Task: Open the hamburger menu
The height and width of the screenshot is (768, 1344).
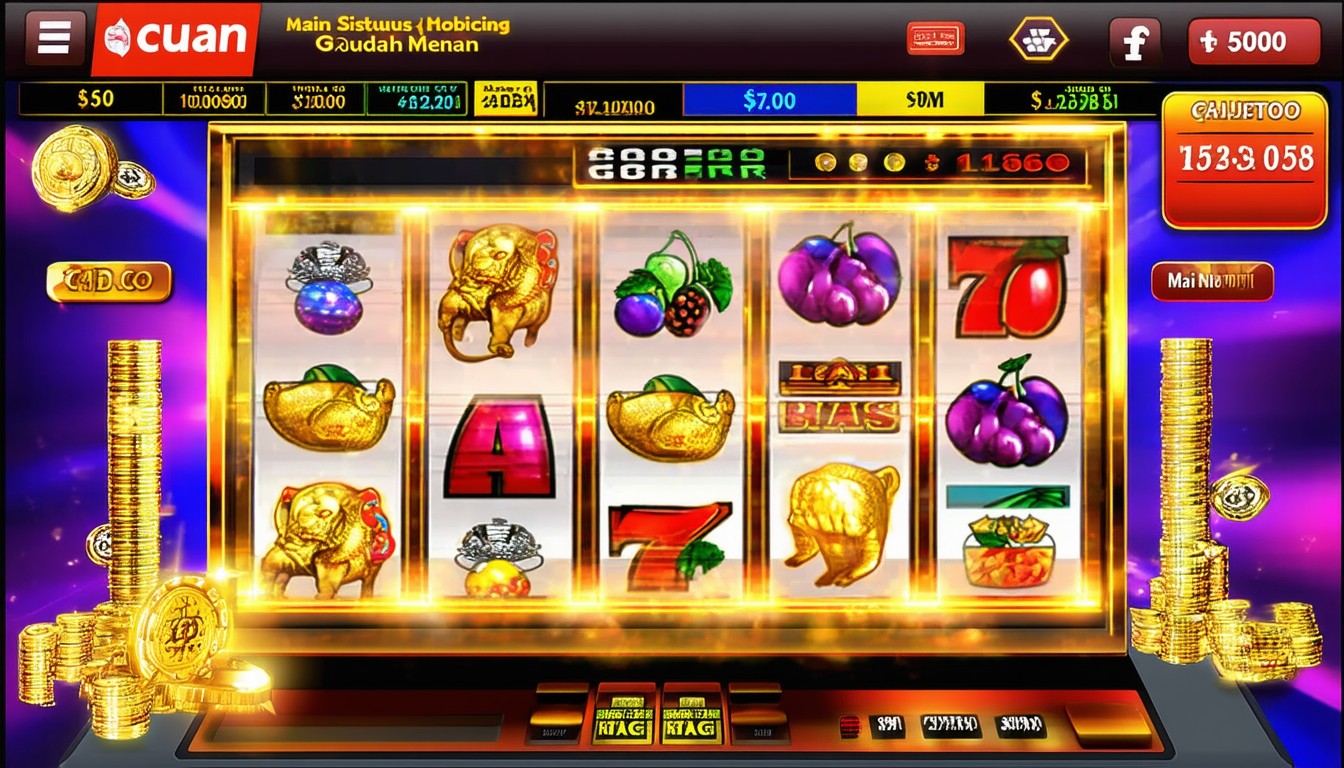Action: (54, 39)
